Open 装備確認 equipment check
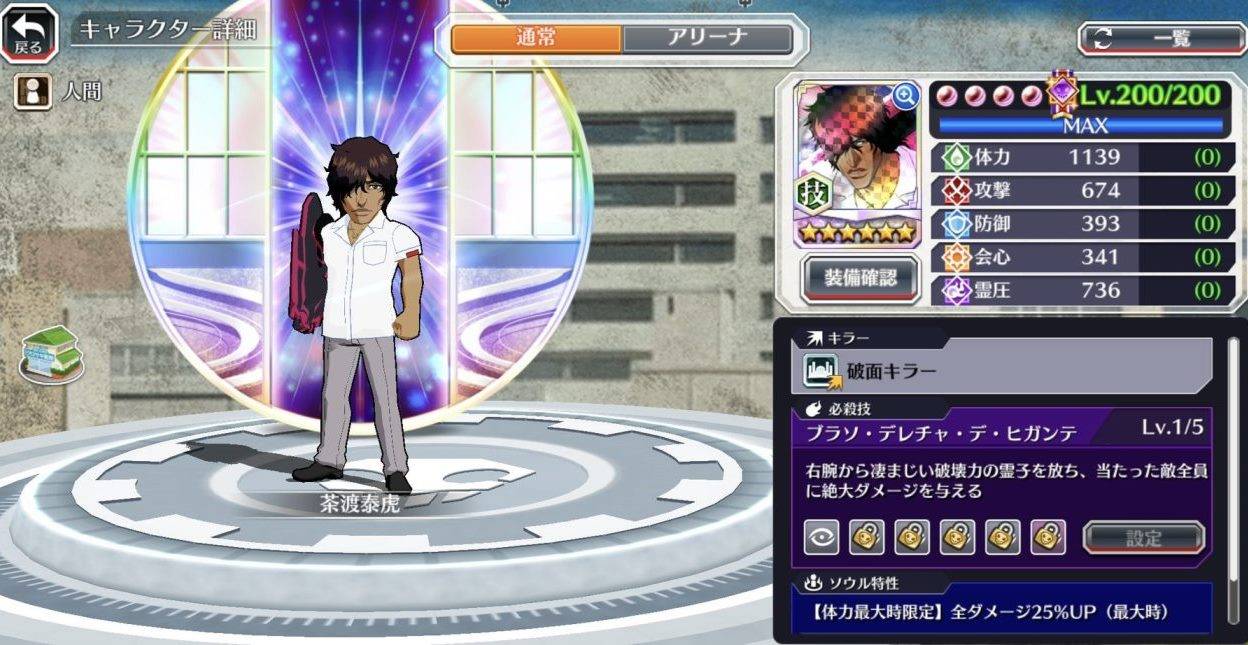This screenshot has height=645, width=1248. pyautogui.click(x=860, y=279)
